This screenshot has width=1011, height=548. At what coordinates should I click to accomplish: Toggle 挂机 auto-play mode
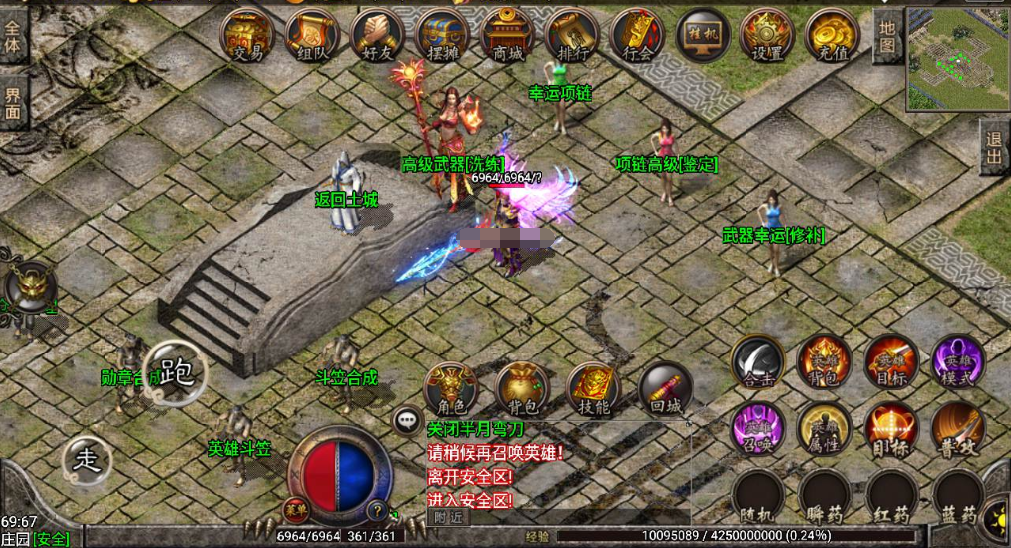point(703,36)
